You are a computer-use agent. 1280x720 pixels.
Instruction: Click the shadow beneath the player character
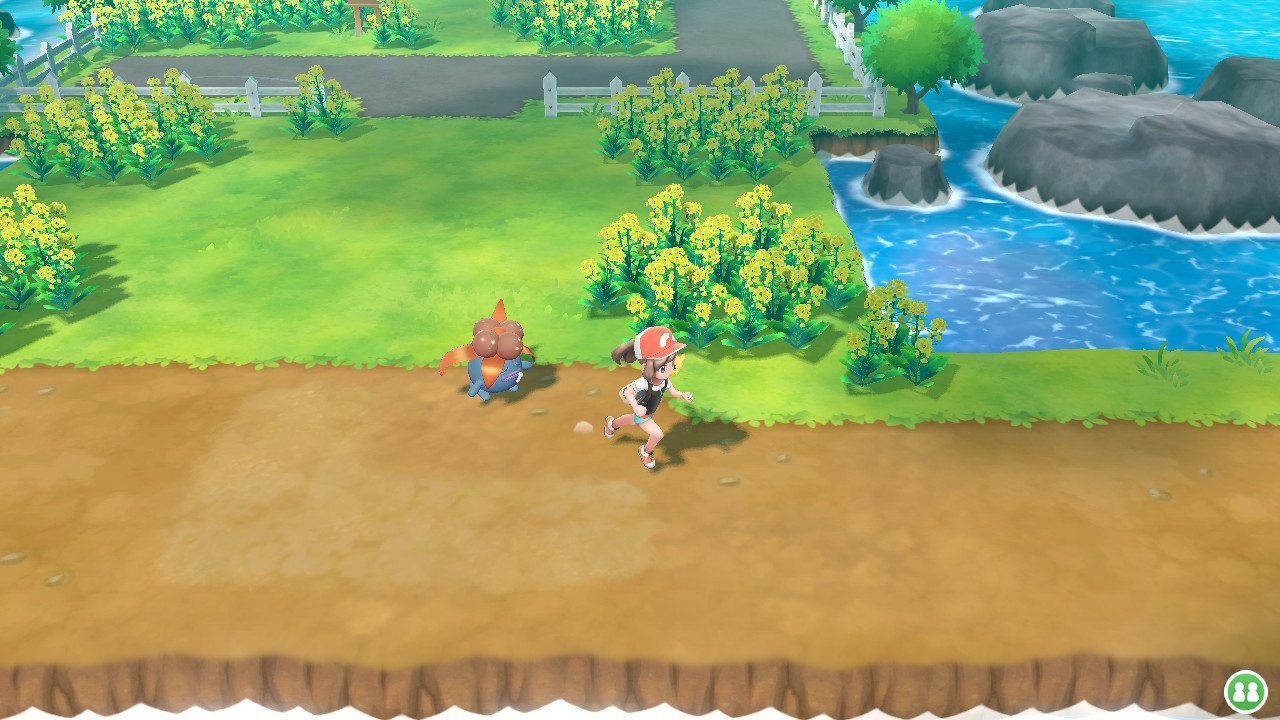click(x=700, y=450)
